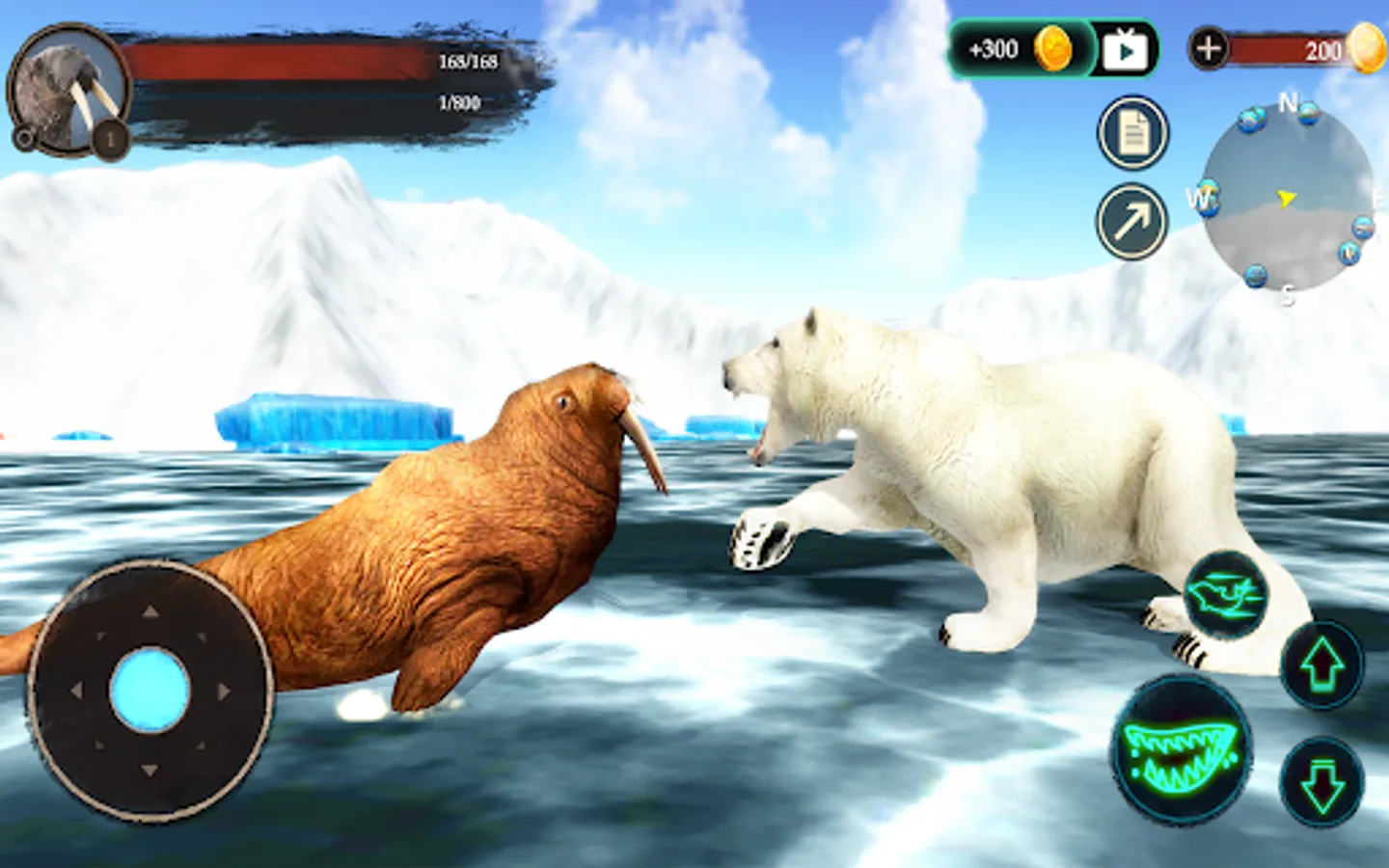
Task: Trigger the green shark special ability
Action: click(1225, 595)
